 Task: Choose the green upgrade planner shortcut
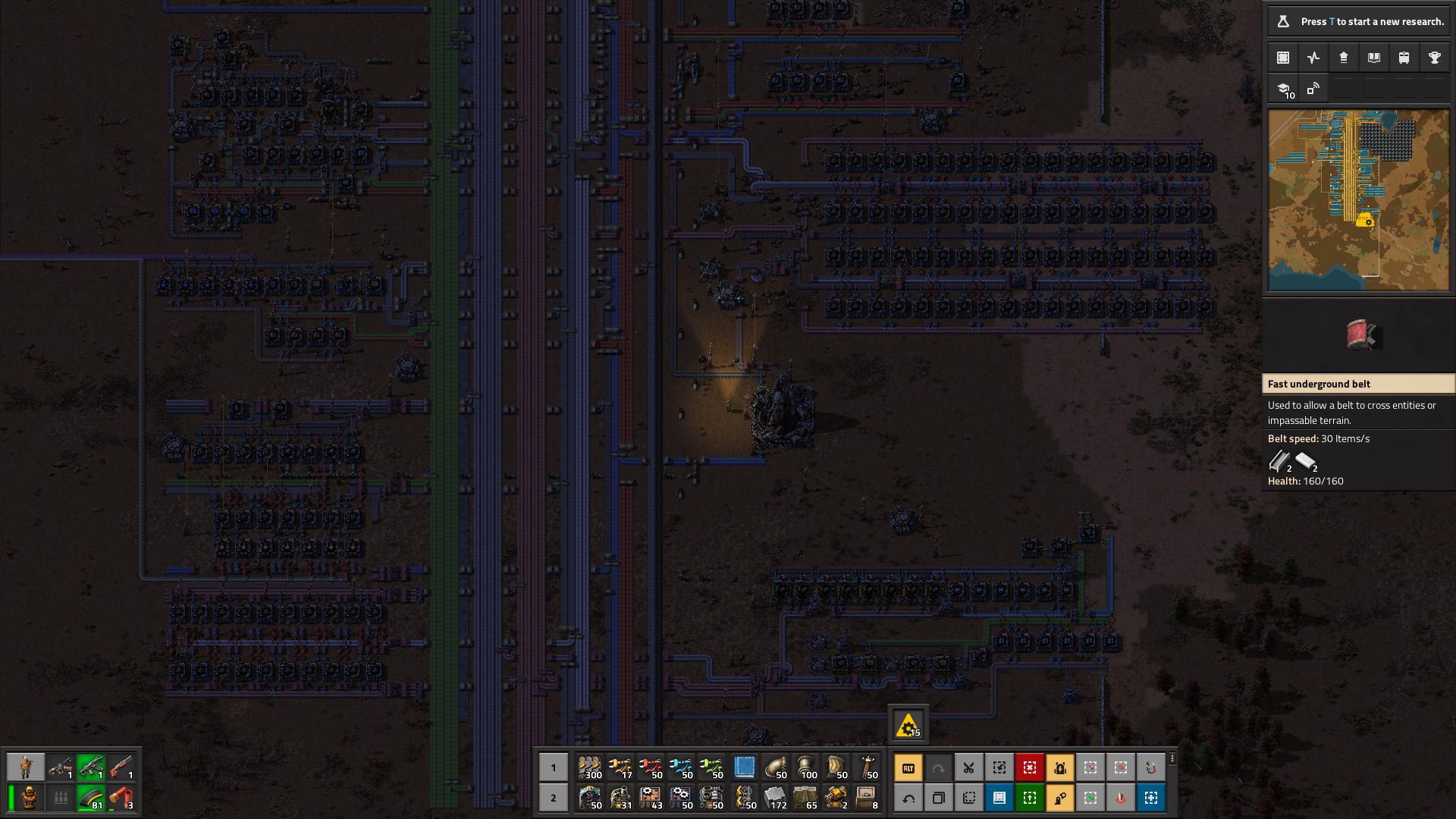click(x=1029, y=798)
